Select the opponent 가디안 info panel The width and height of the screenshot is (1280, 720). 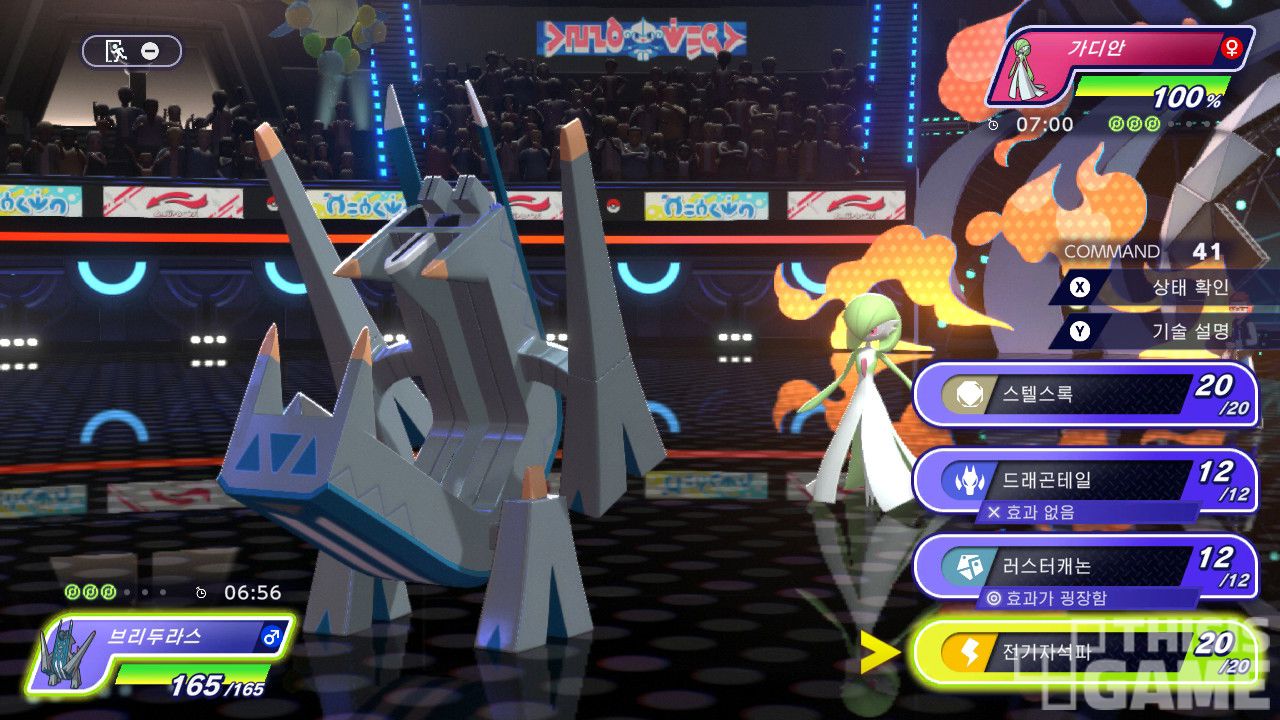[1120, 66]
